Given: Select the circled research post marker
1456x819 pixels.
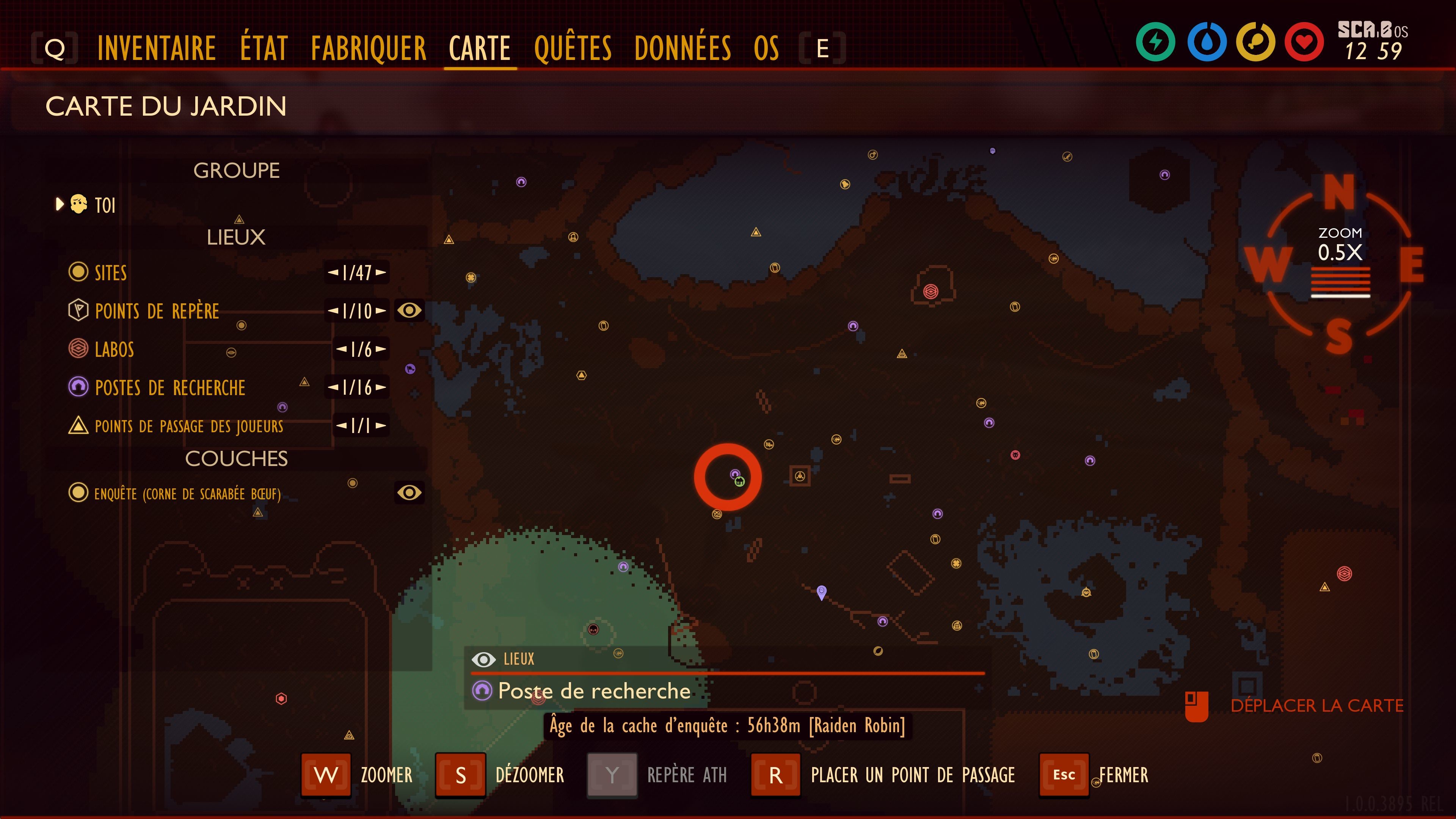Looking at the screenshot, I should 735,474.
